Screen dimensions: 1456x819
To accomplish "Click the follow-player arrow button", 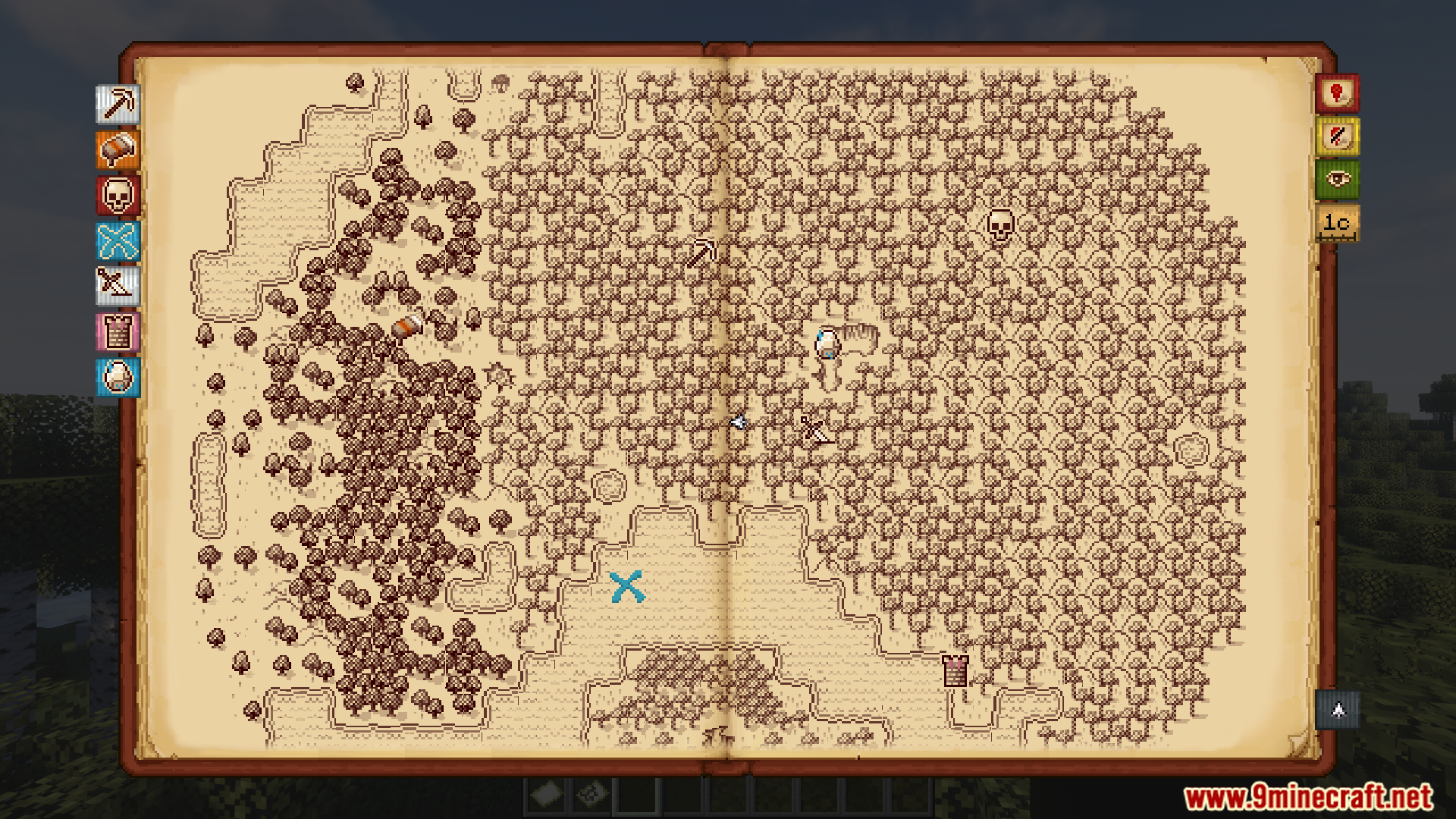I will pyautogui.click(x=1338, y=710).
